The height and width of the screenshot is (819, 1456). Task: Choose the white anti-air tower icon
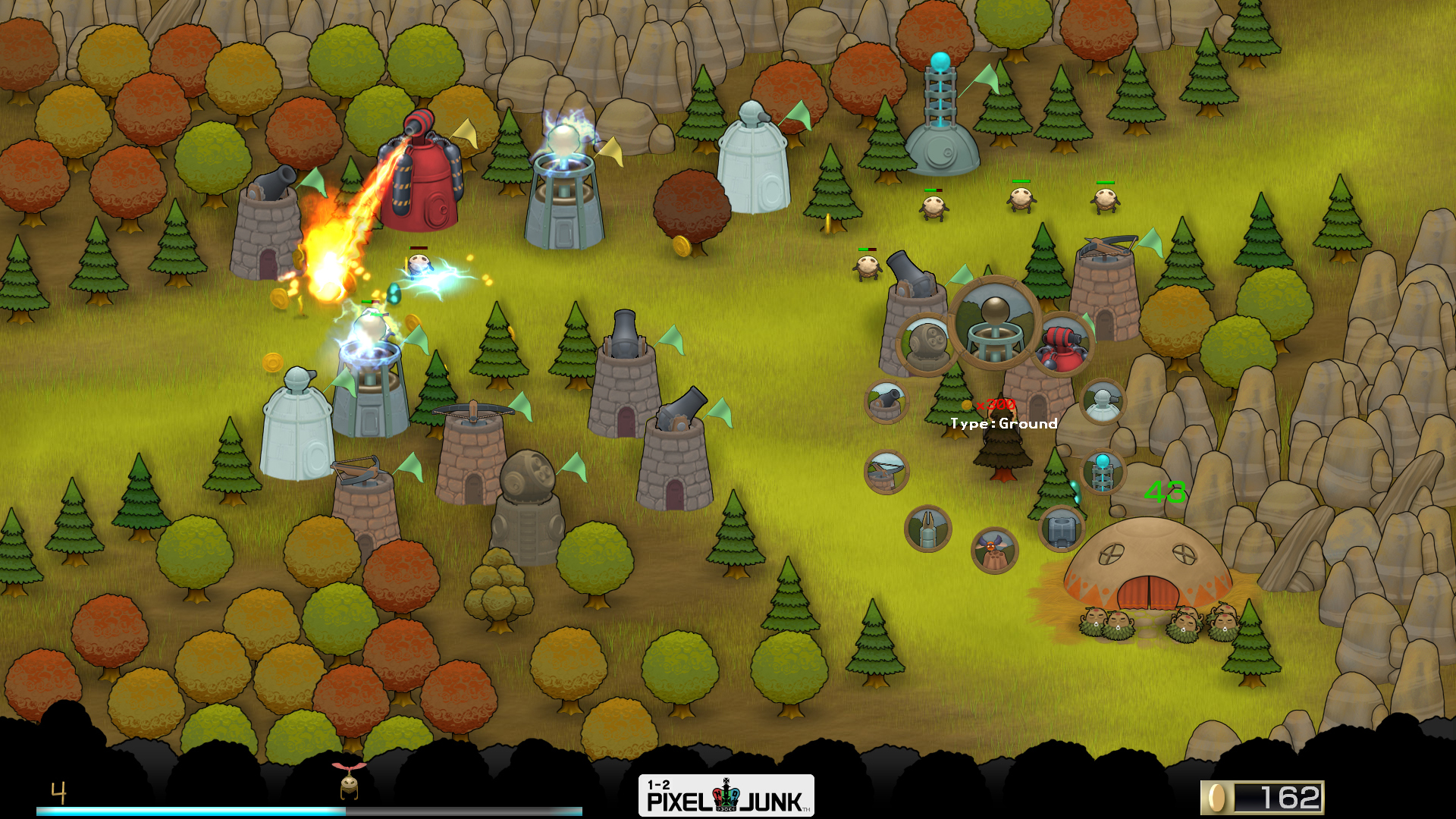(x=1102, y=401)
